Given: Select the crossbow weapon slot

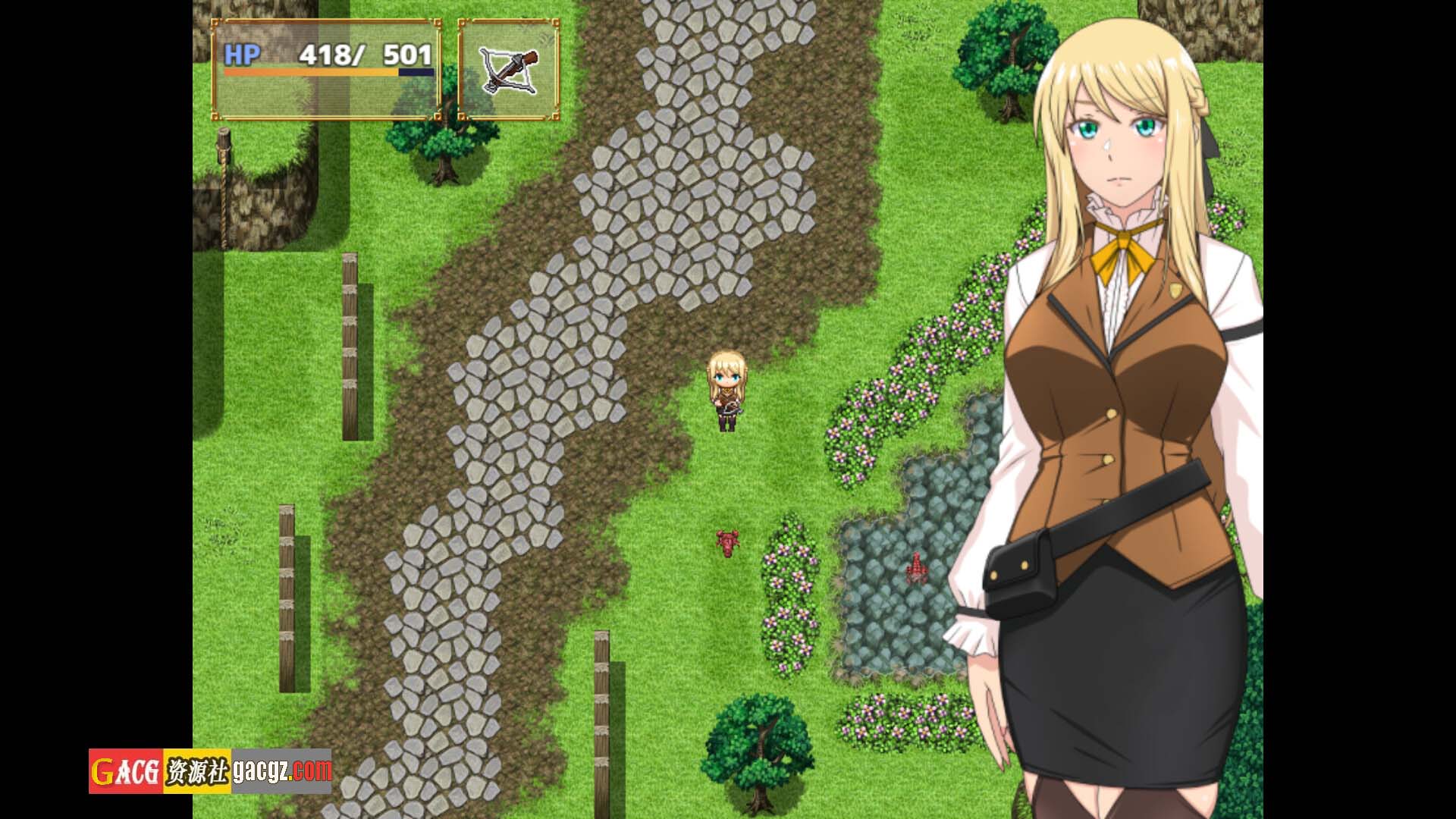Looking at the screenshot, I should (508, 70).
